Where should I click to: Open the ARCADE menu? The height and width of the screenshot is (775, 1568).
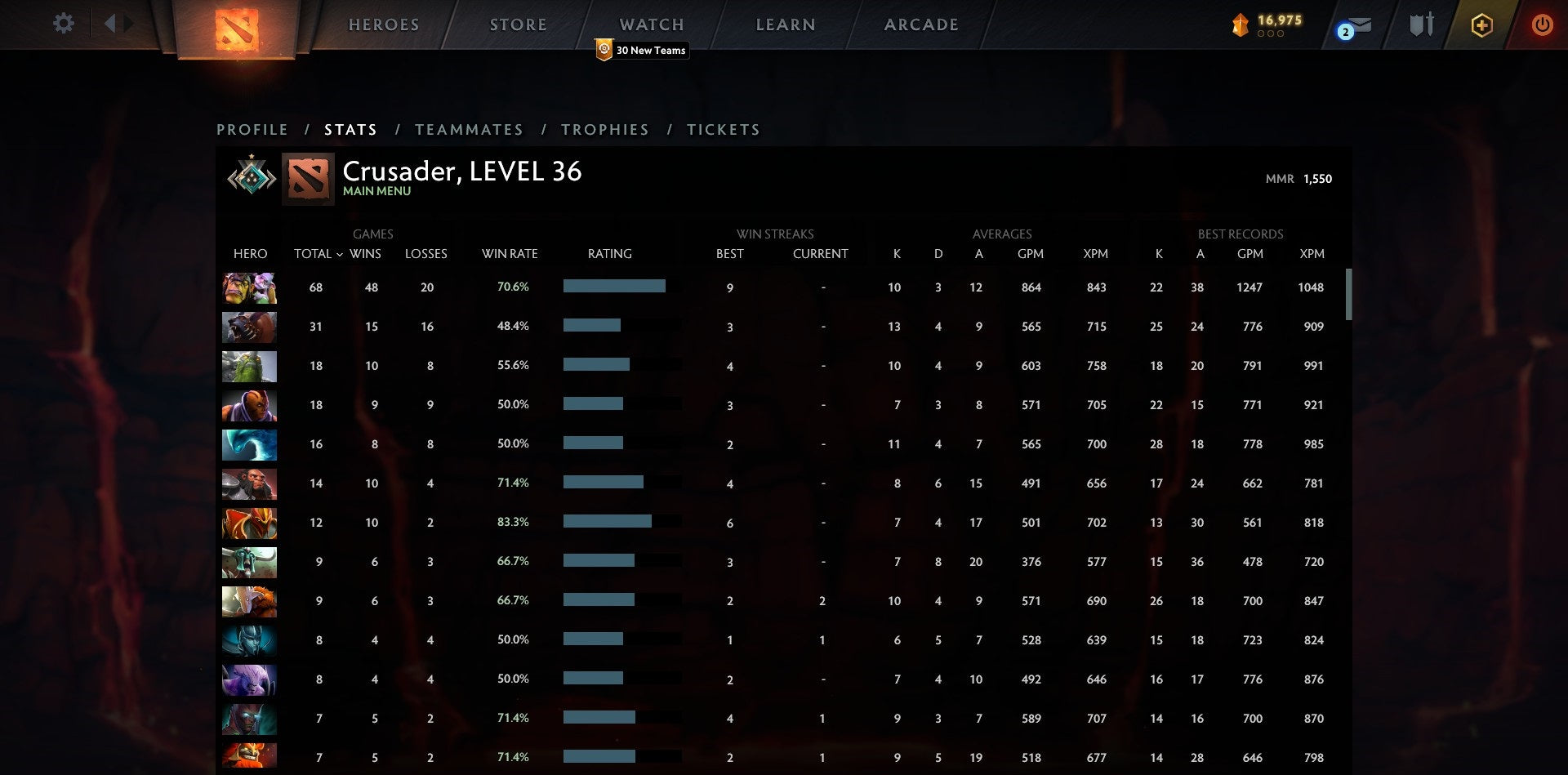[920, 24]
